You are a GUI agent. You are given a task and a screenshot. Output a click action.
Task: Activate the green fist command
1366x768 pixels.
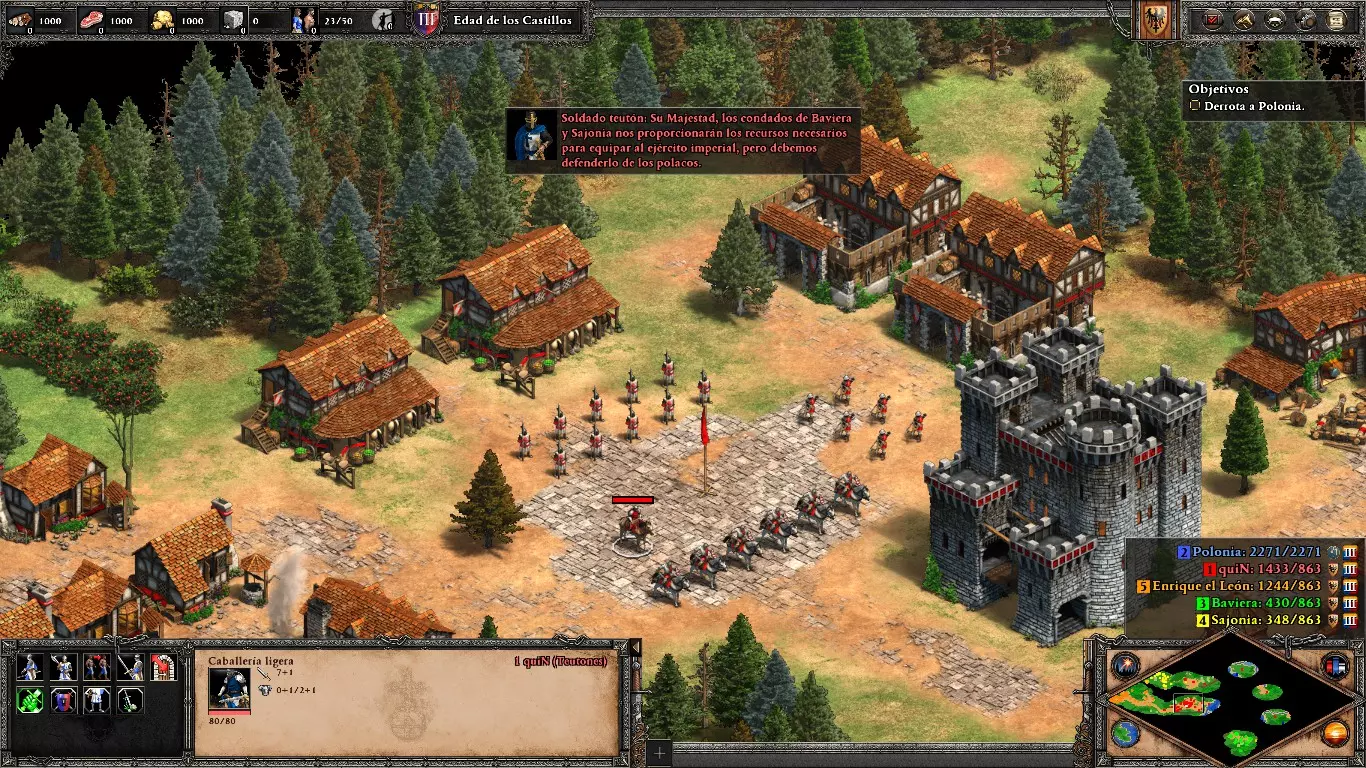click(x=30, y=700)
